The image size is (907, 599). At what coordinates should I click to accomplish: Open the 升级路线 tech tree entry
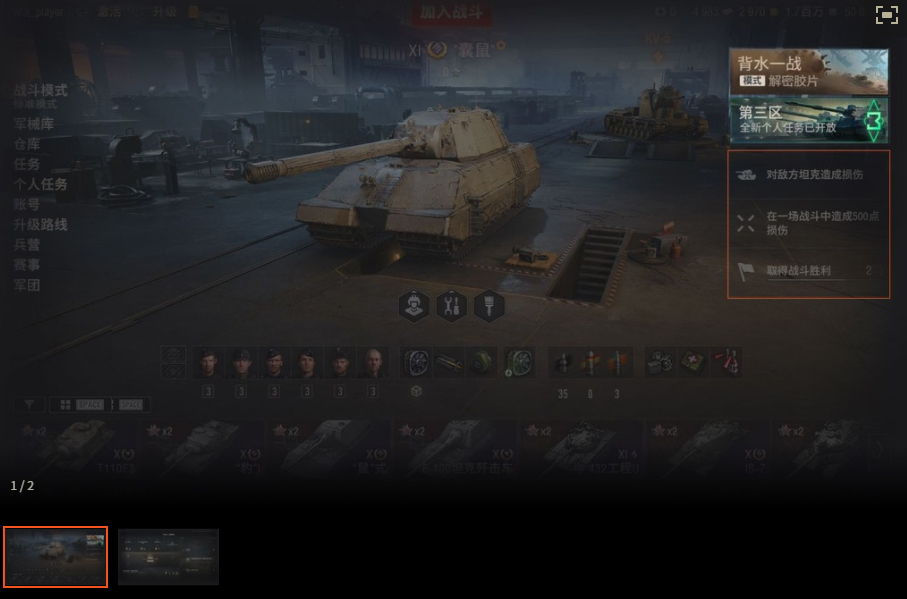point(40,224)
